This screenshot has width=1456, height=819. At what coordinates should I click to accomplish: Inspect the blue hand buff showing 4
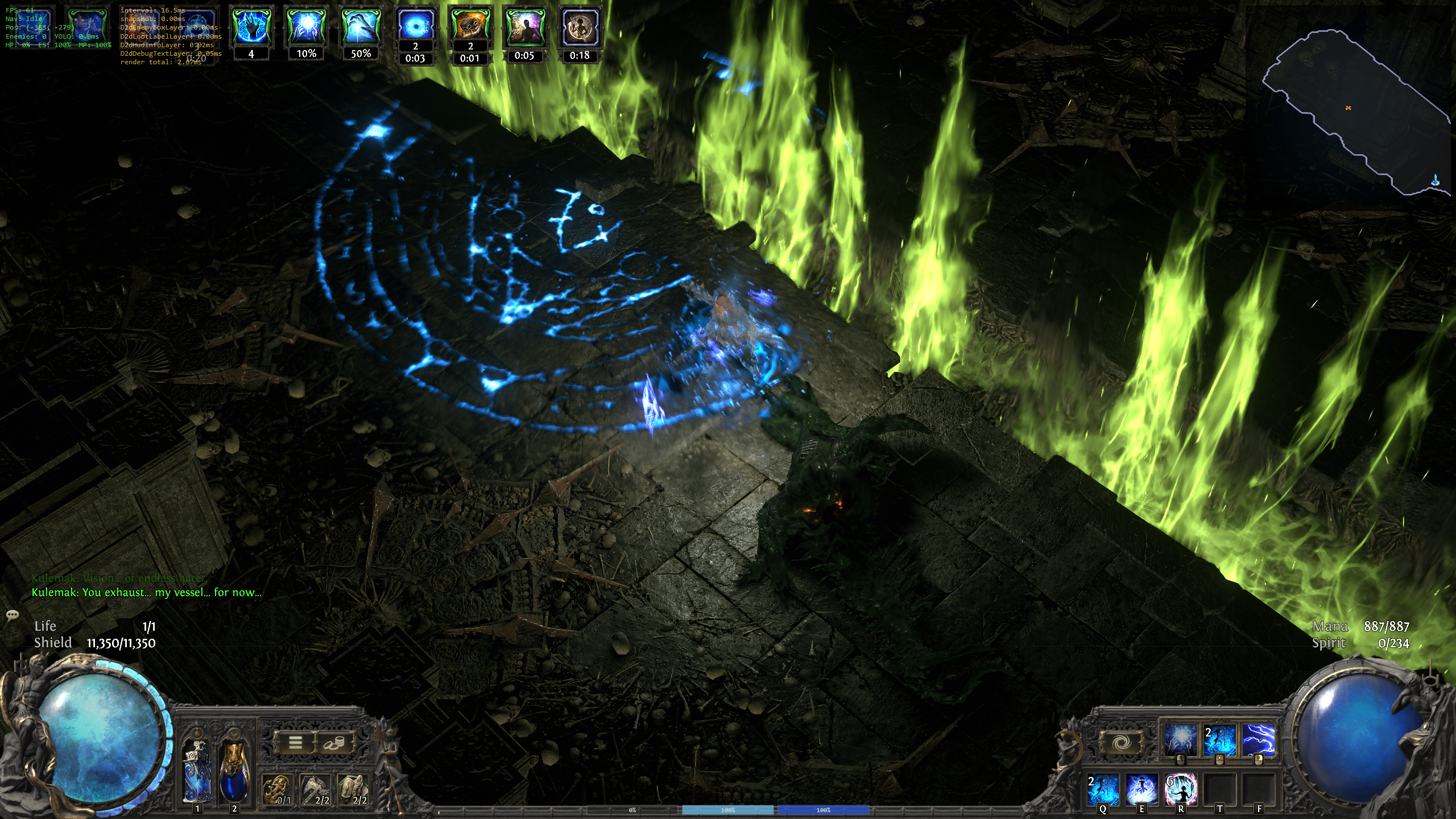(x=251, y=27)
